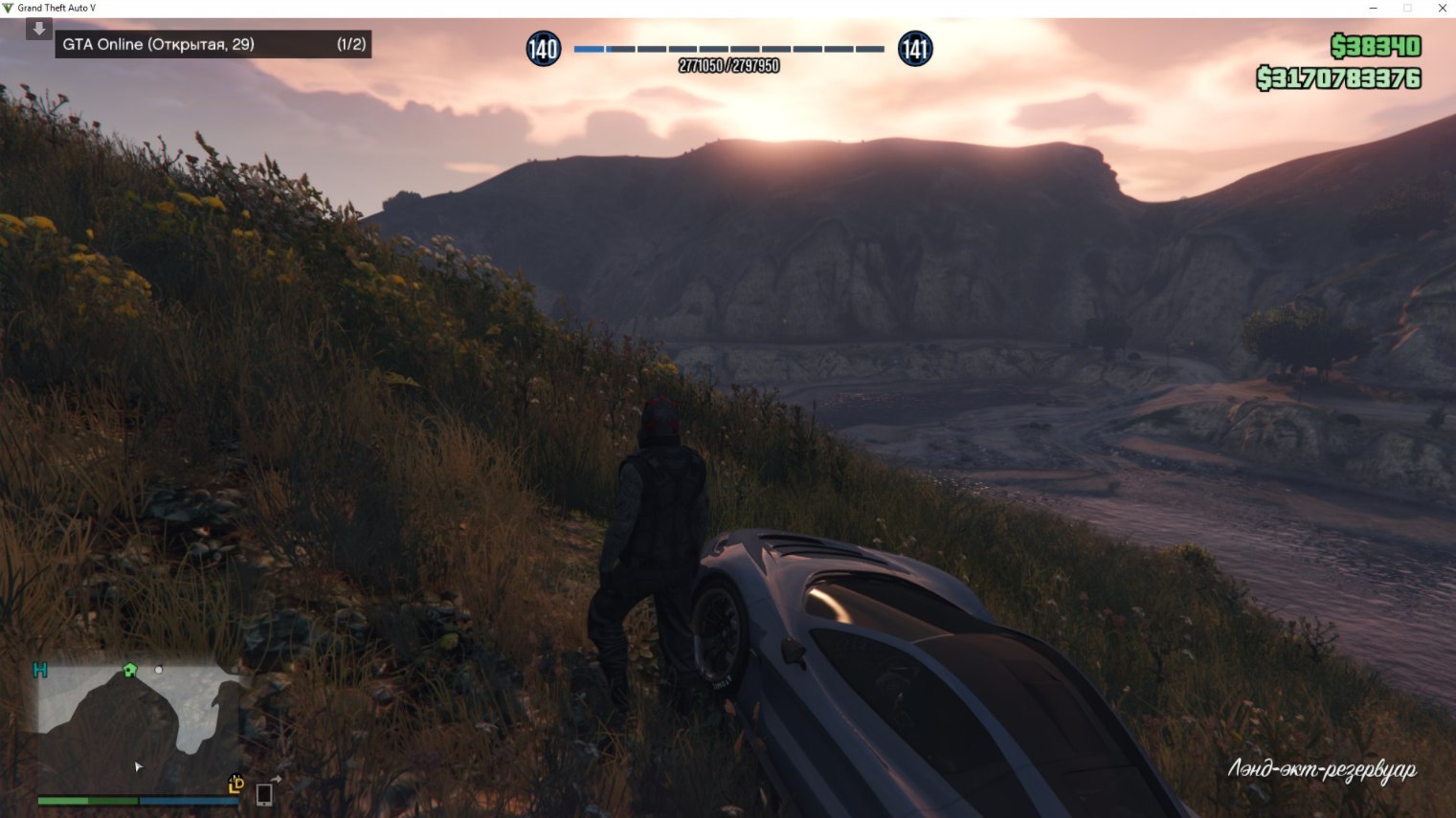1456x818 pixels.
Task: Select the green house marker on minimap
Action: point(130,671)
